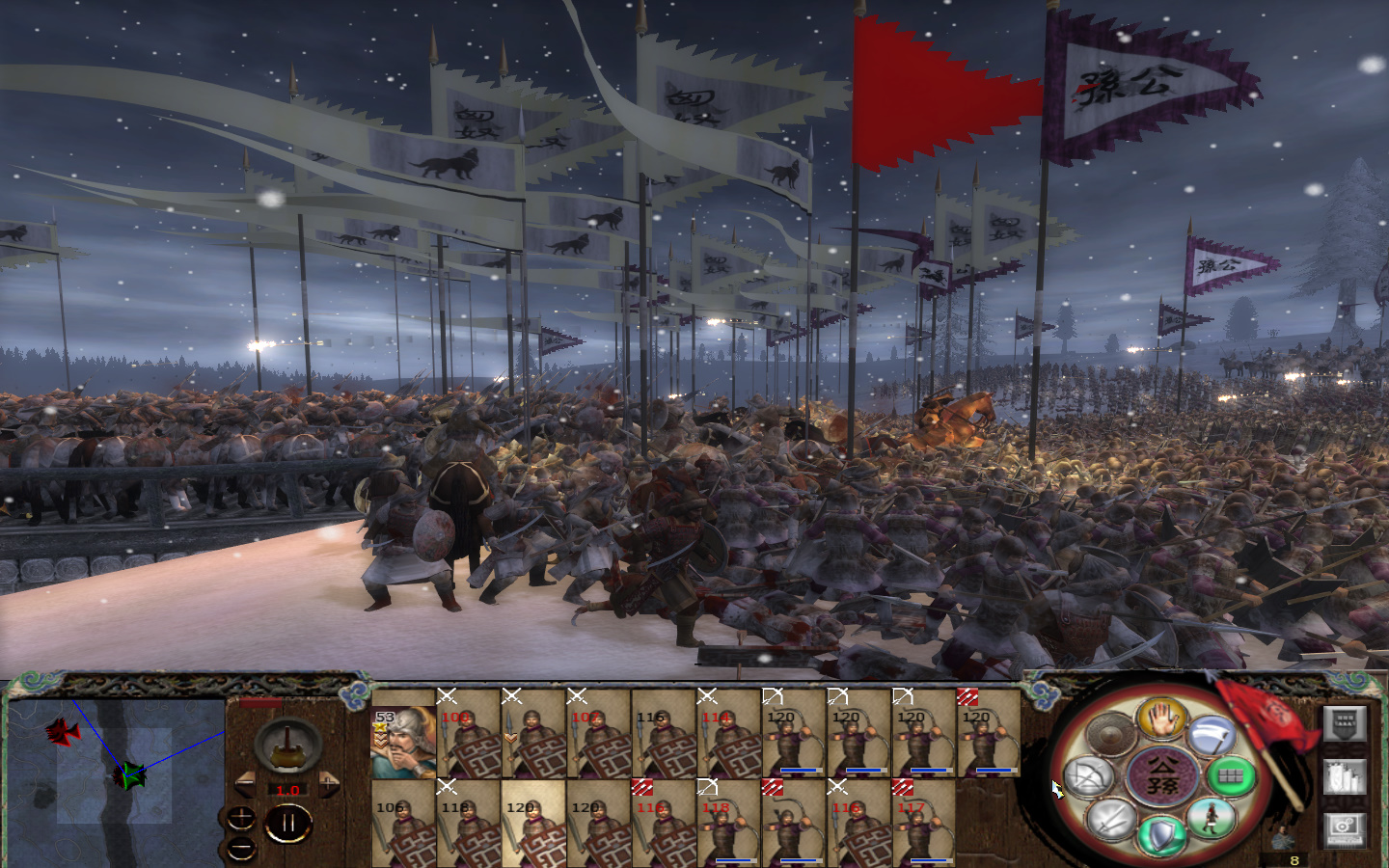Open the army roster panel on the right
The height and width of the screenshot is (868, 1389).
[x=1343, y=723]
